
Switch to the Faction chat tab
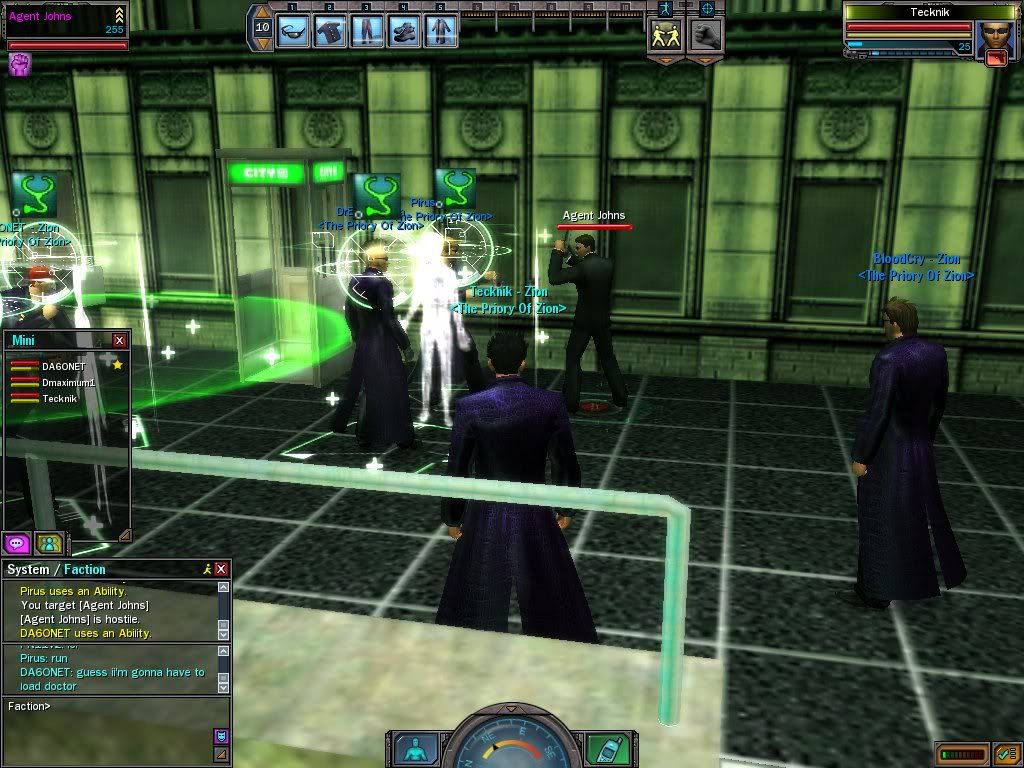click(x=85, y=570)
